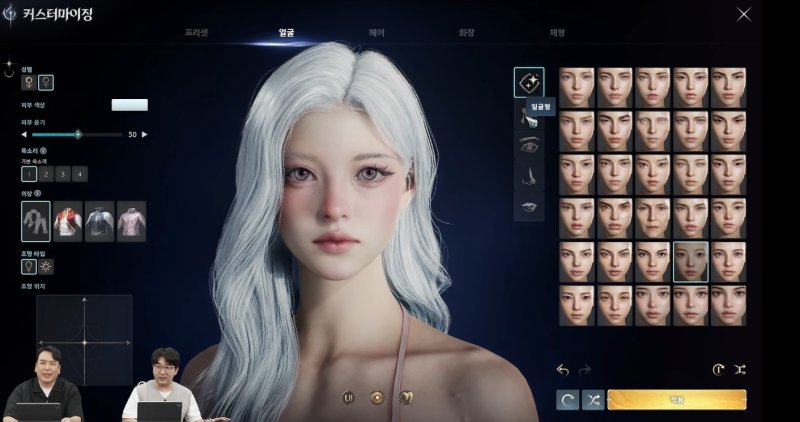The height and width of the screenshot is (422, 800).
Task: Decrease skin gloss with the left arrow
Action: (x=24, y=134)
